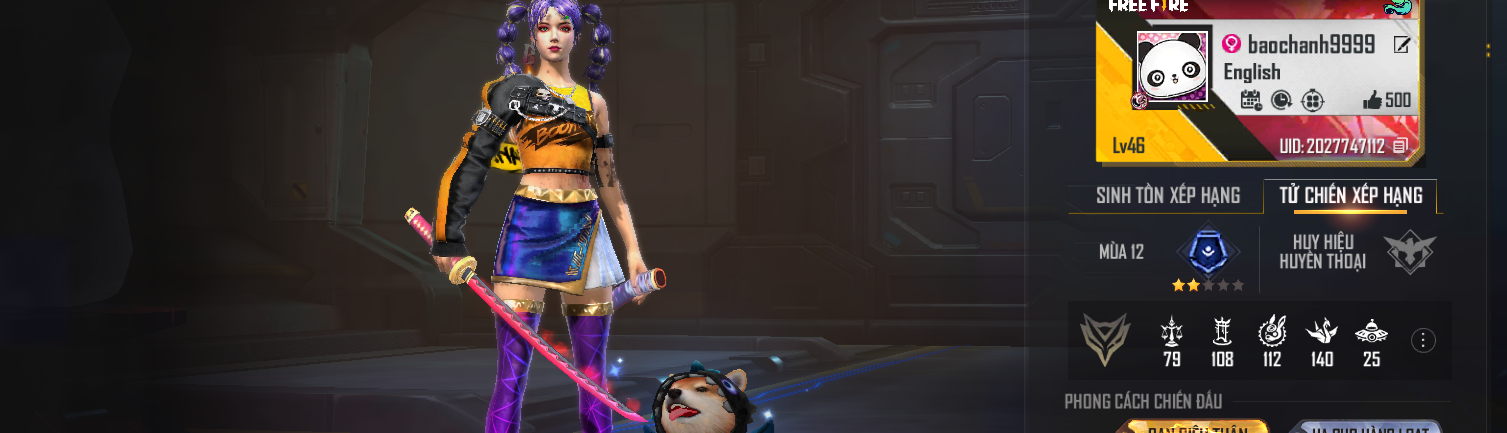Select the pillar badge showing 108
This screenshot has height=433, width=1507.
tap(1222, 331)
